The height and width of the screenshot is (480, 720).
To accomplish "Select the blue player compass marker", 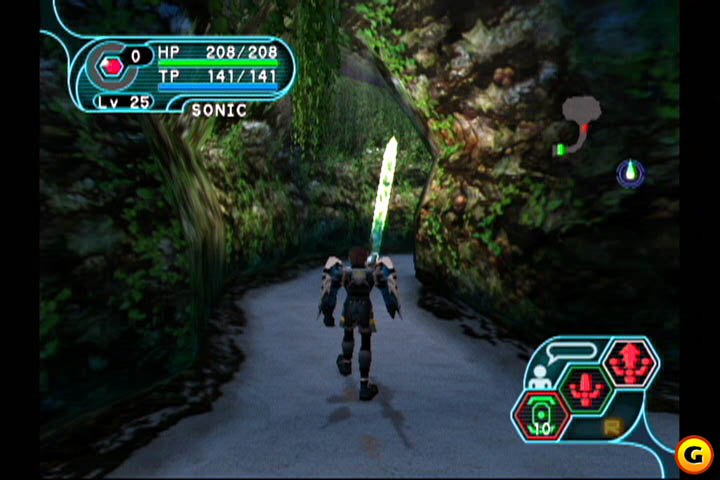I will click(630, 173).
